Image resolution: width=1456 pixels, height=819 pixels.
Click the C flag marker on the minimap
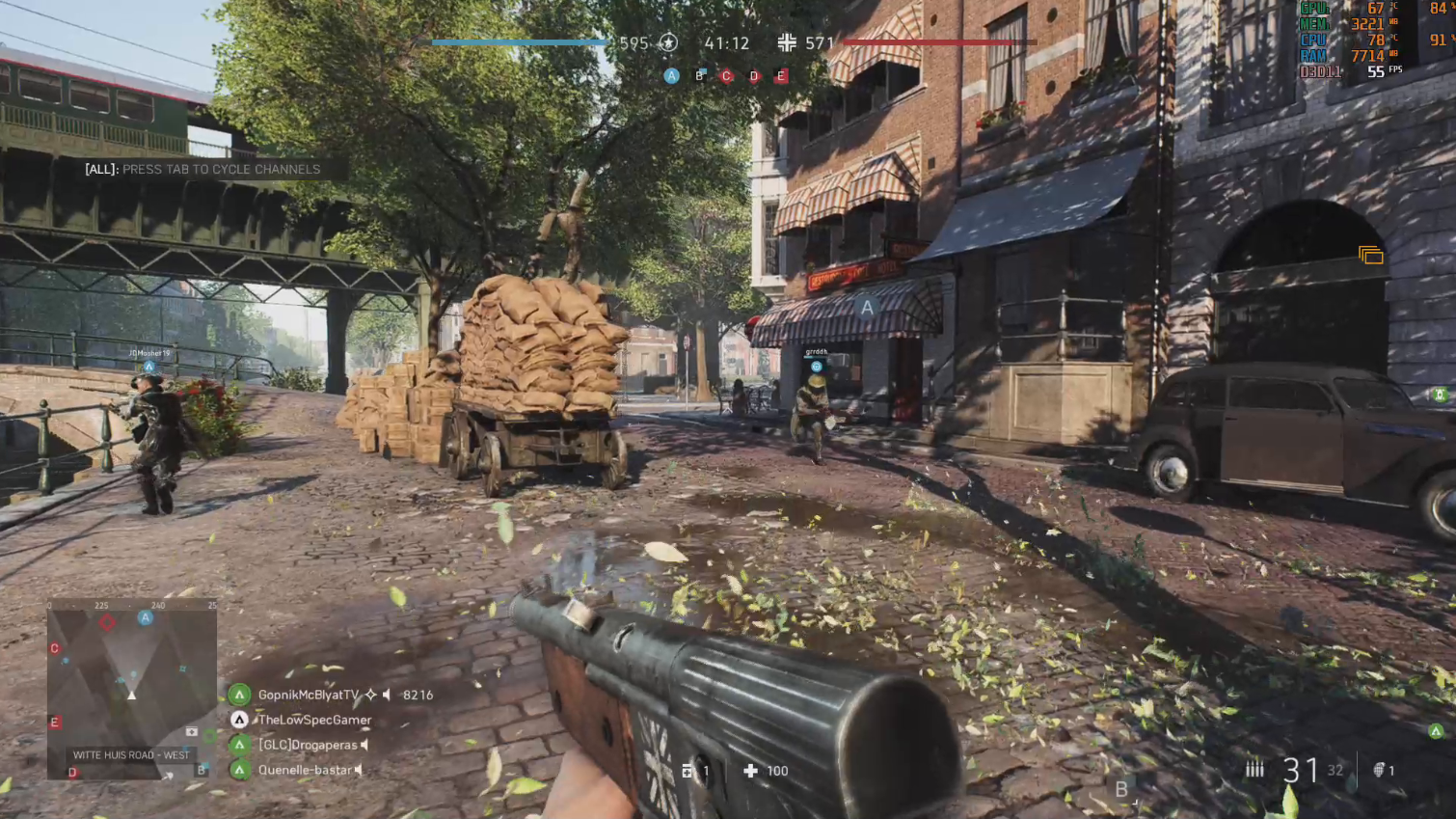click(x=55, y=648)
